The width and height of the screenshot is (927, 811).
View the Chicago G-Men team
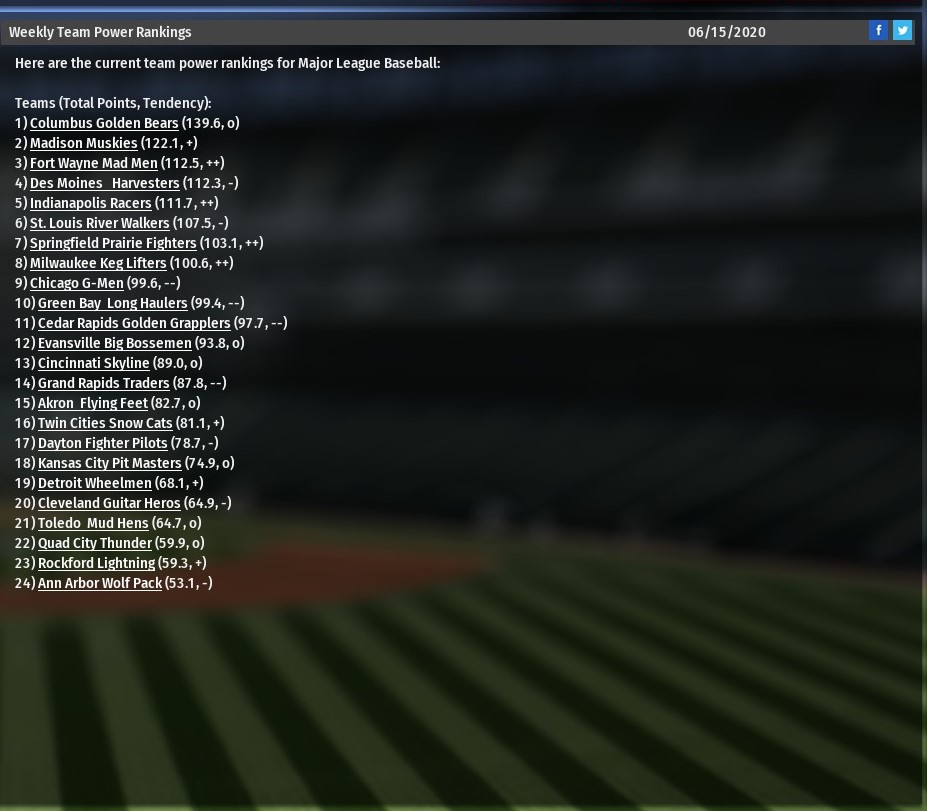(x=76, y=283)
